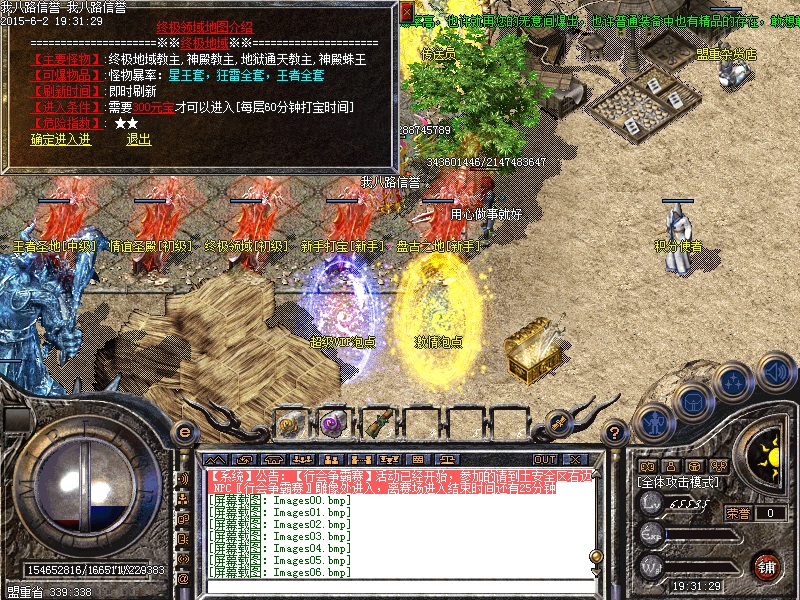
Task: Use the snail shell item in hotbar
Action: coord(289,423)
